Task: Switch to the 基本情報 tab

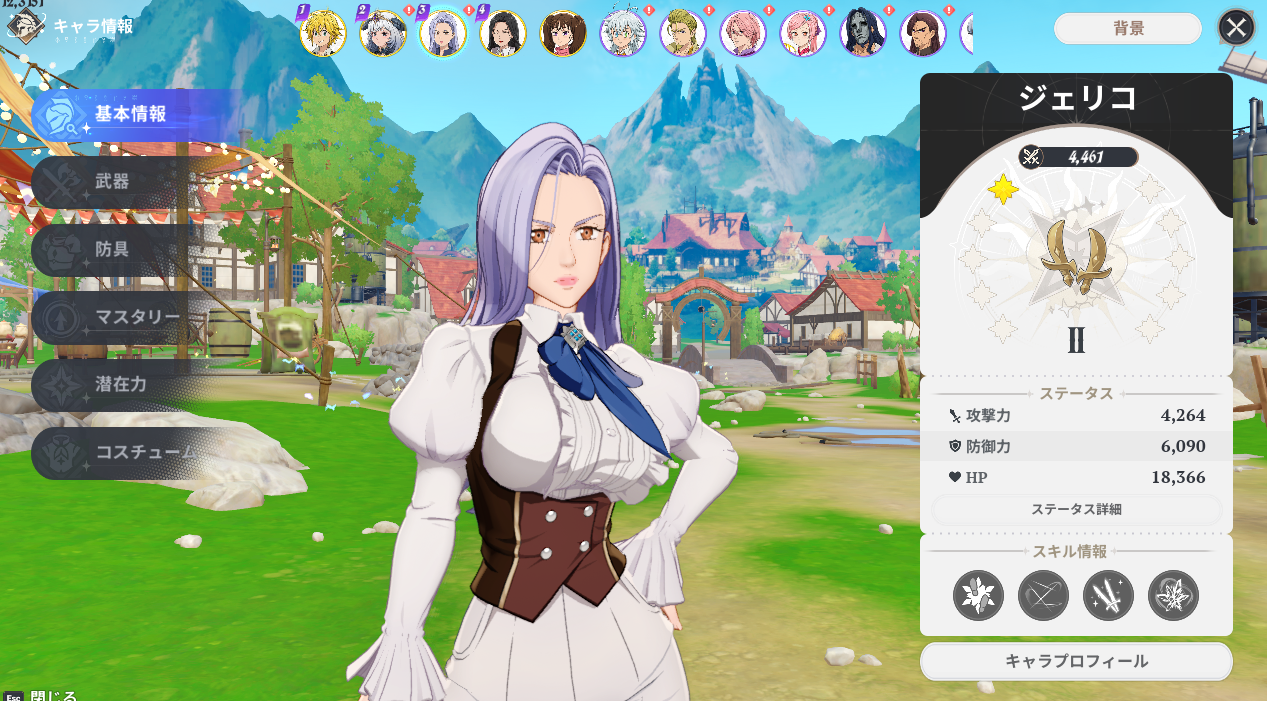Action: [130, 114]
